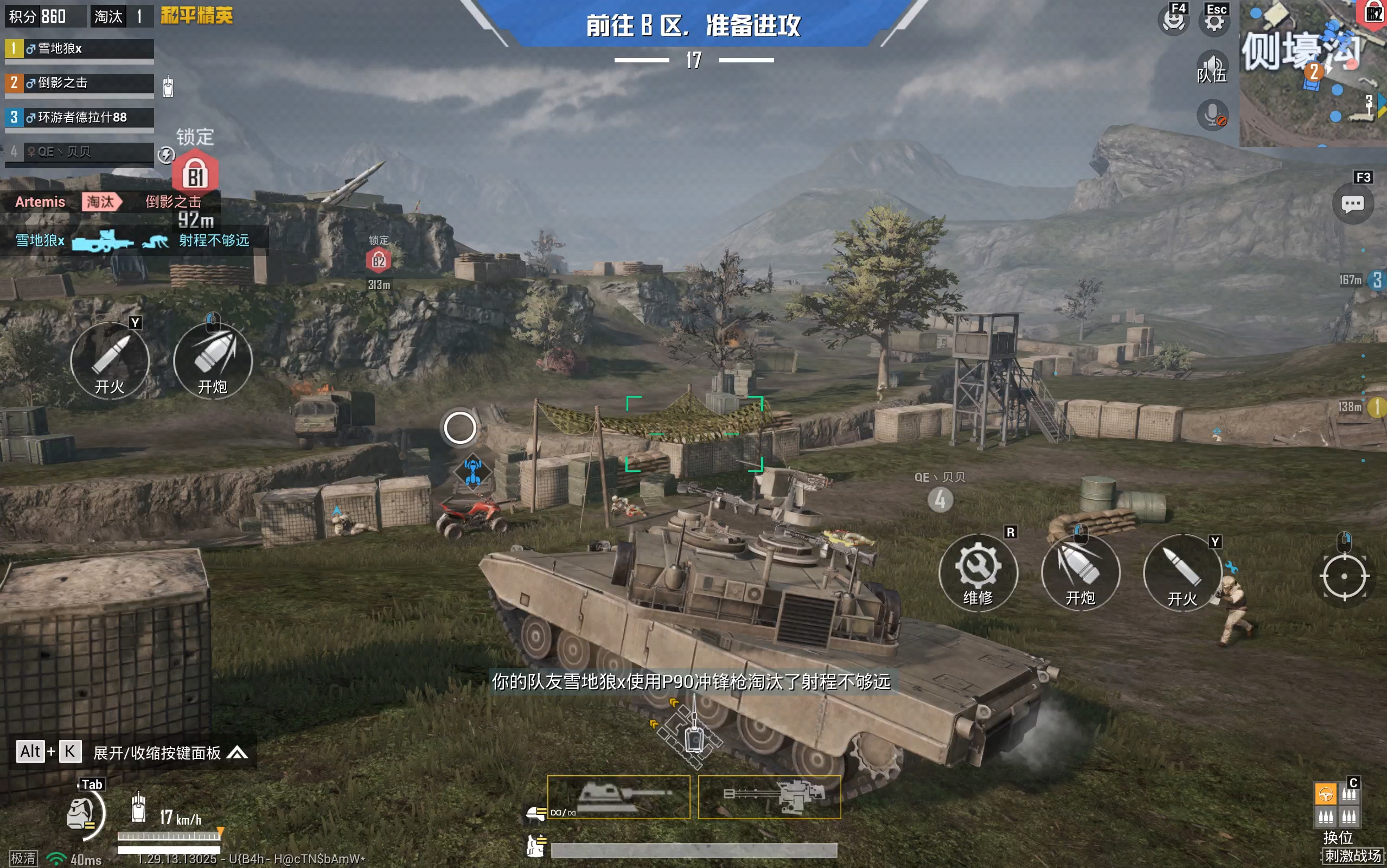Open settings with the gear icon

(x=1214, y=21)
